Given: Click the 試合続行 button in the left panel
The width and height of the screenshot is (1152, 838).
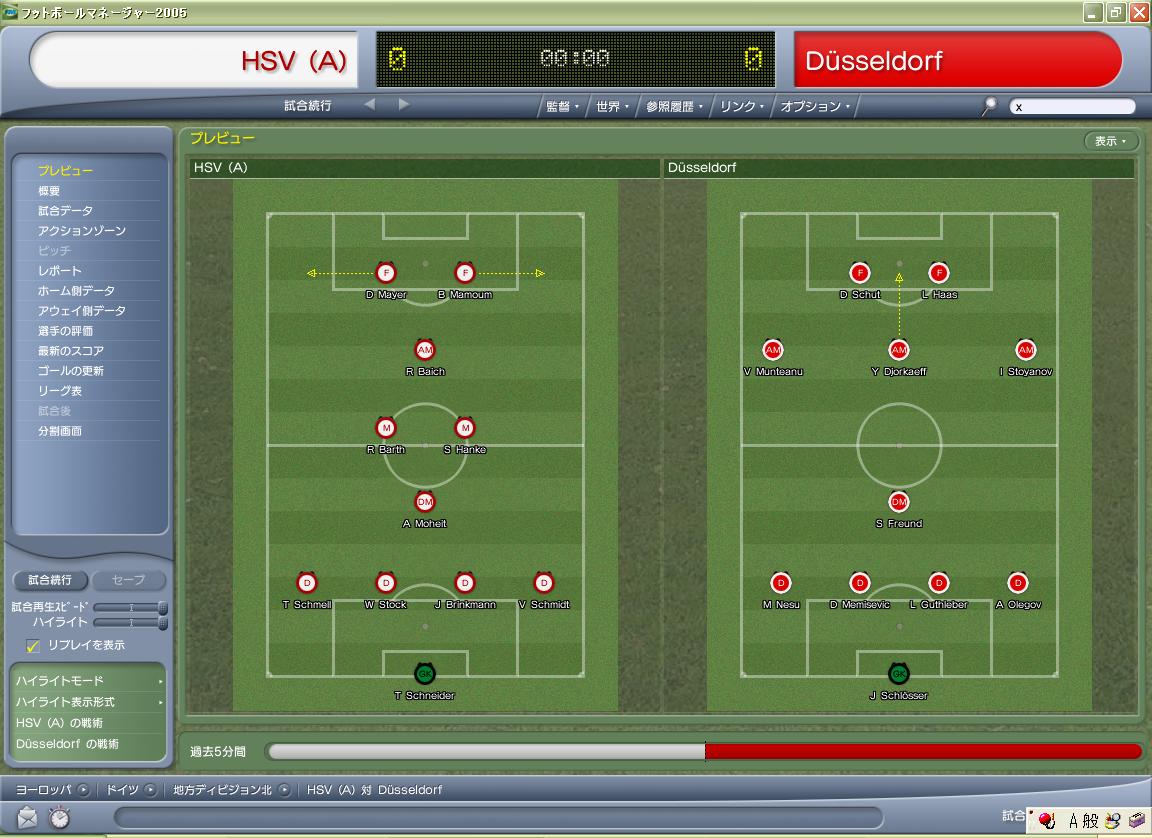Looking at the screenshot, I should [x=50, y=580].
